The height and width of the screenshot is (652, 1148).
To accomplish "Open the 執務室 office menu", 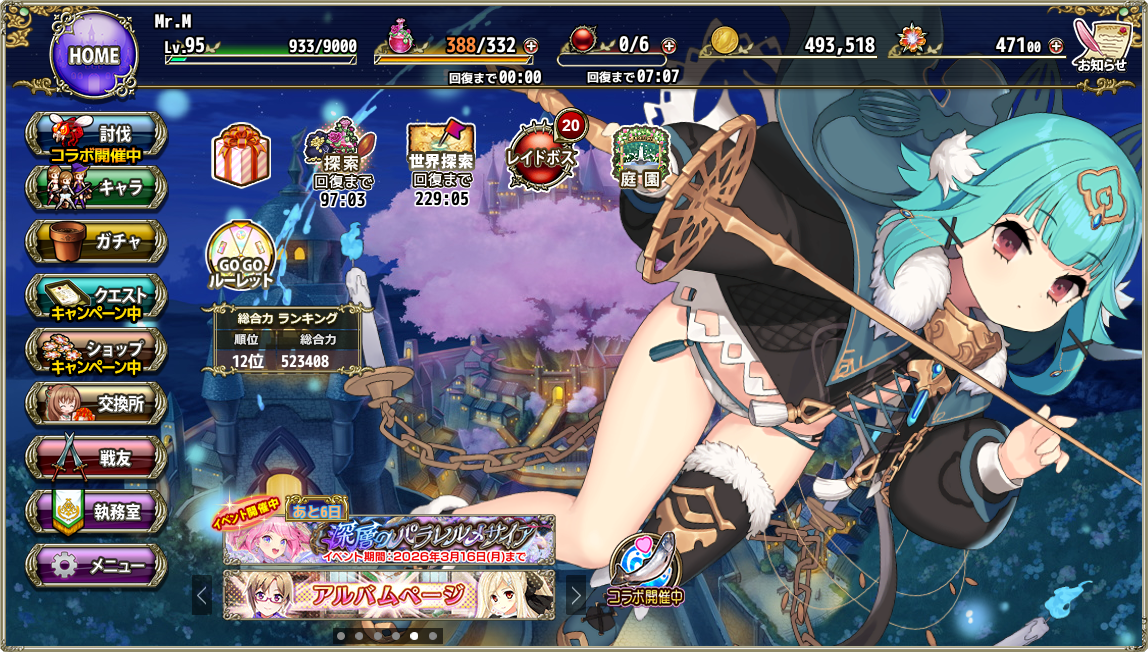I will [97, 512].
